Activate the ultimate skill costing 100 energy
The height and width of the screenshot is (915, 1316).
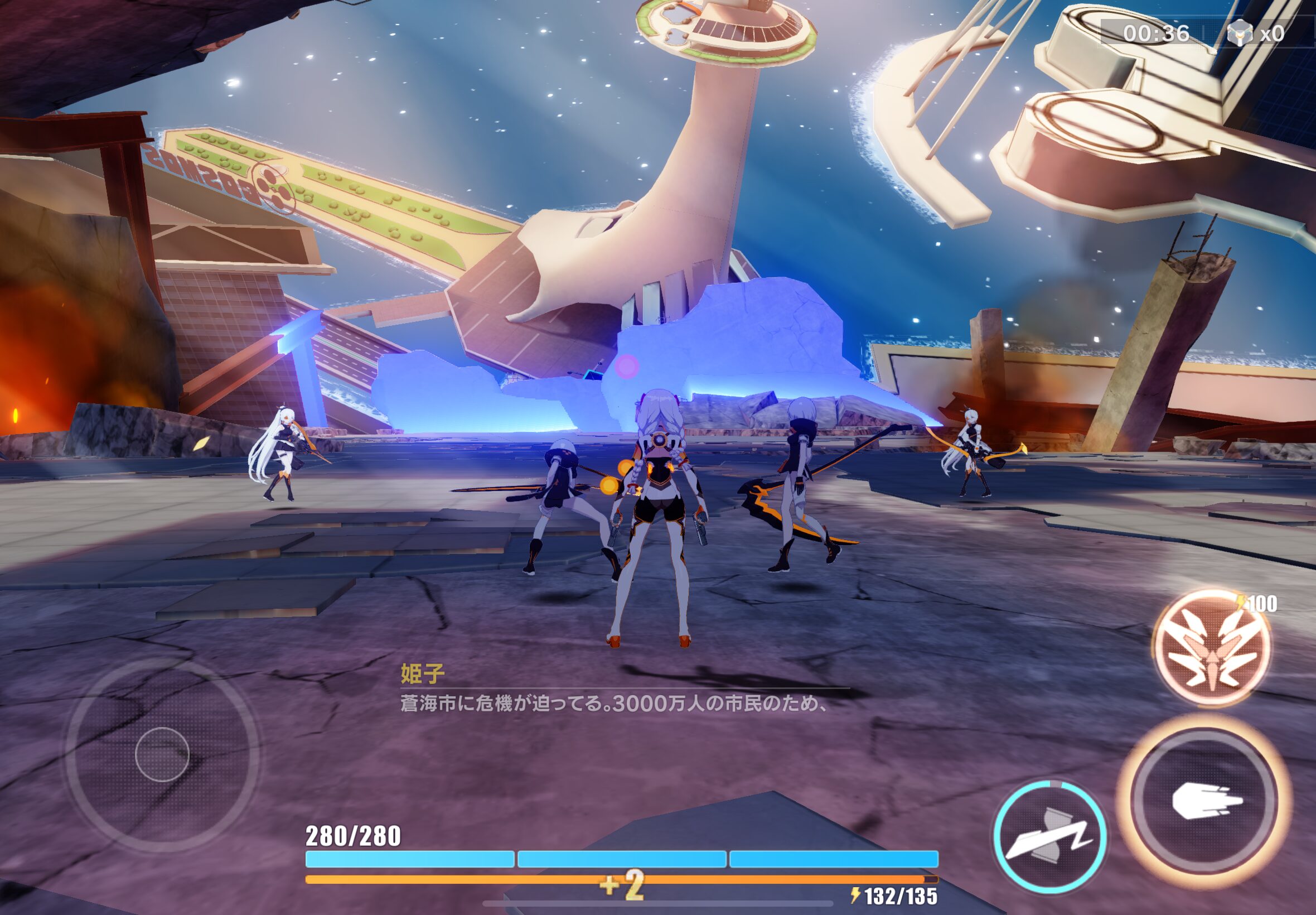coord(1212,648)
